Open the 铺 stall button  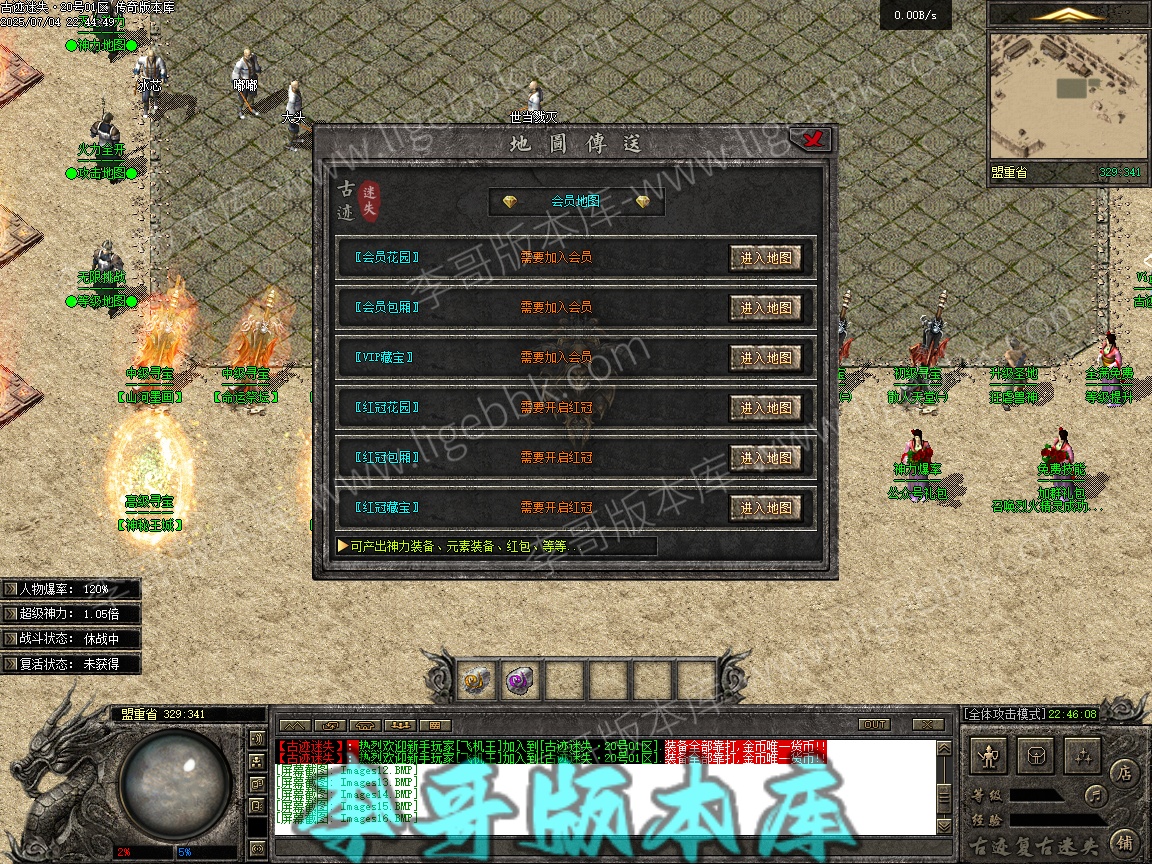1124,840
